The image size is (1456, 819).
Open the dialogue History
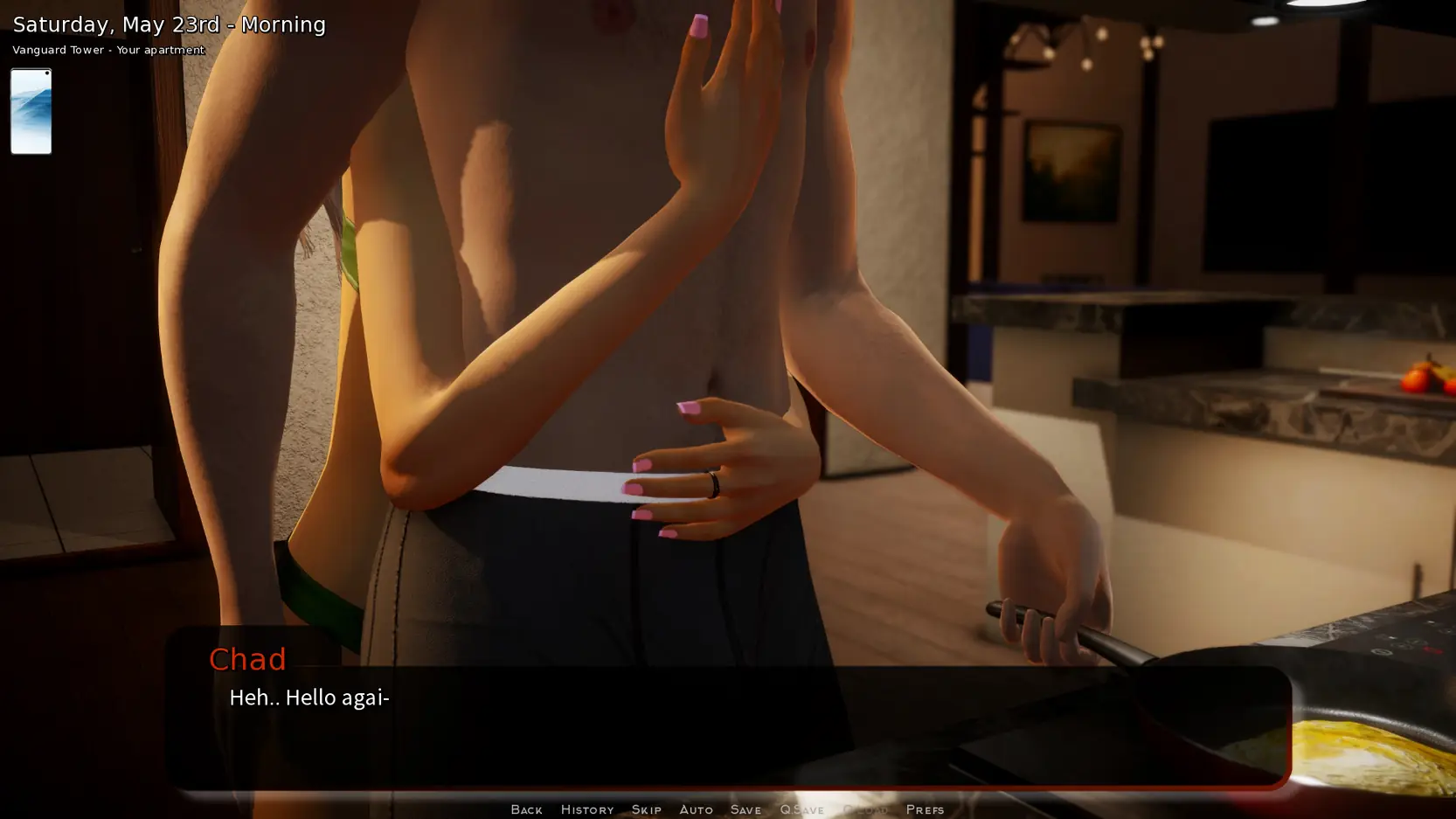click(586, 809)
